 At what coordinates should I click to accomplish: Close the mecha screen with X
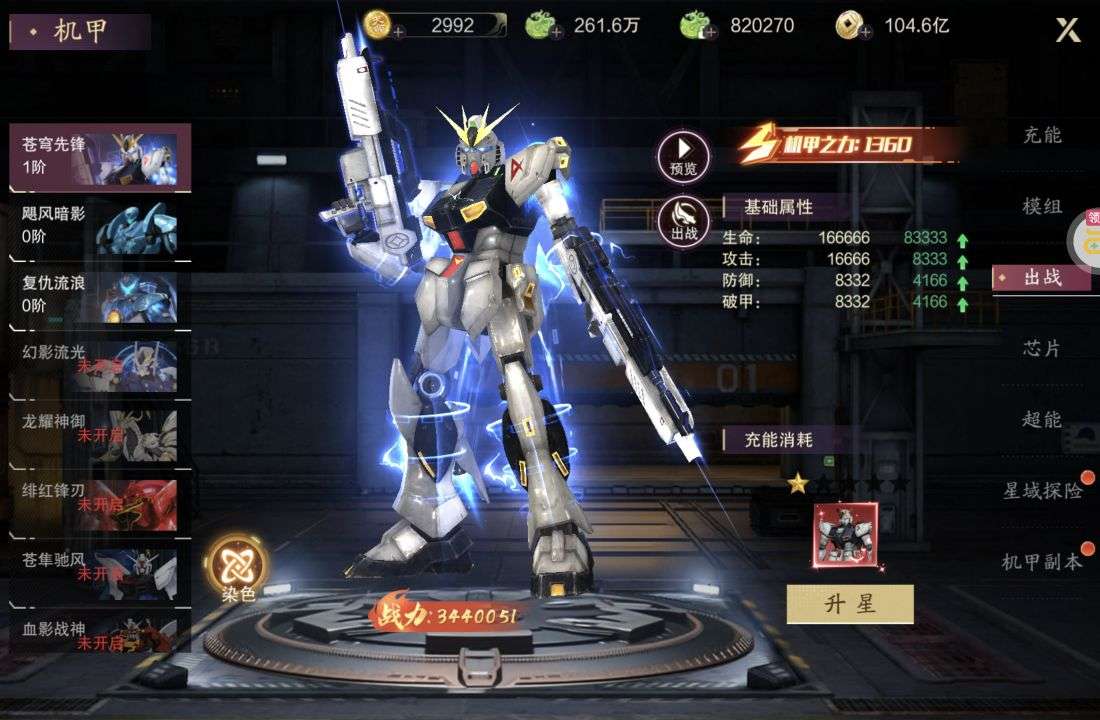point(1068,30)
